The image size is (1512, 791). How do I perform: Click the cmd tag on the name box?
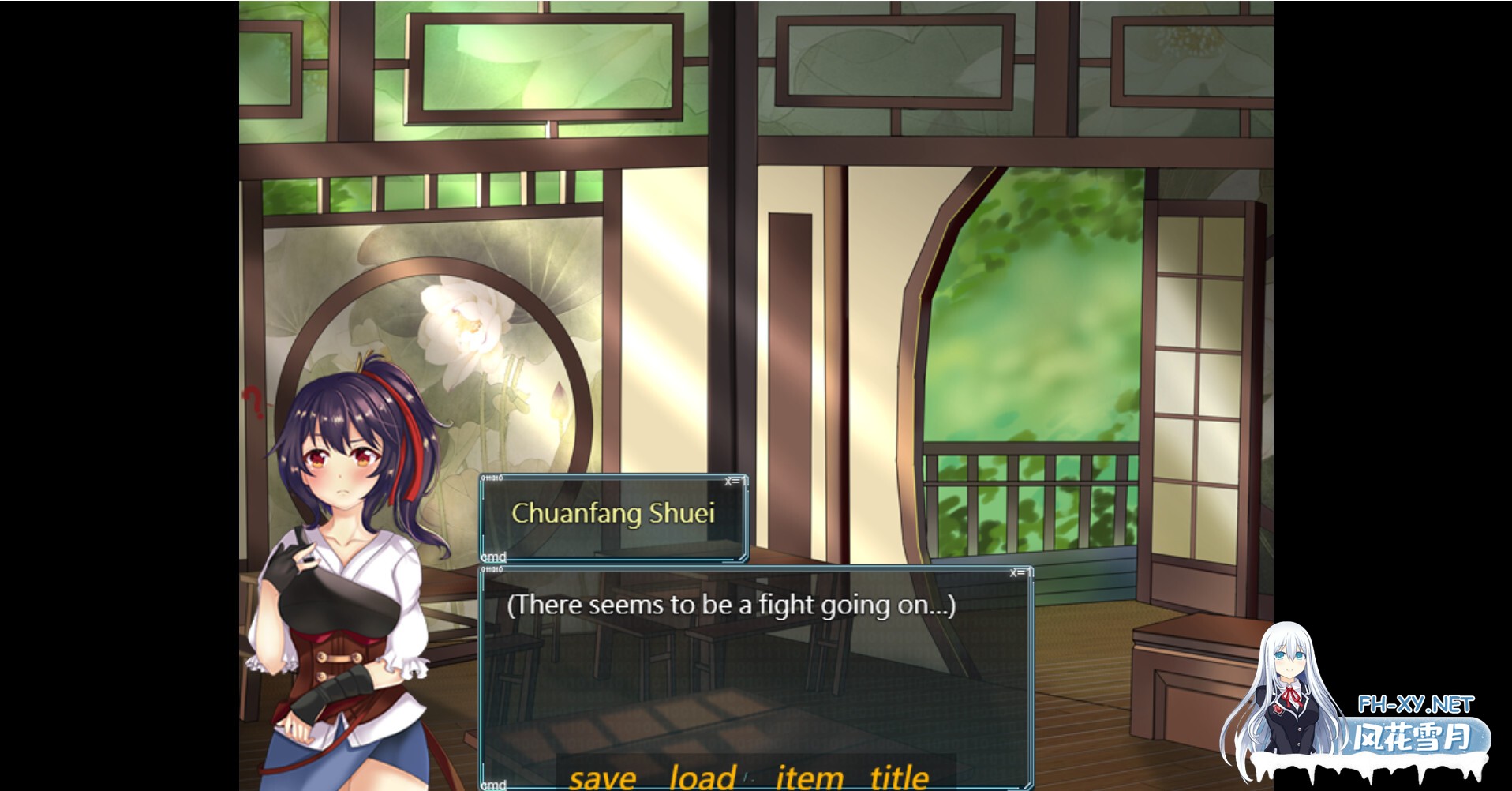tap(493, 559)
